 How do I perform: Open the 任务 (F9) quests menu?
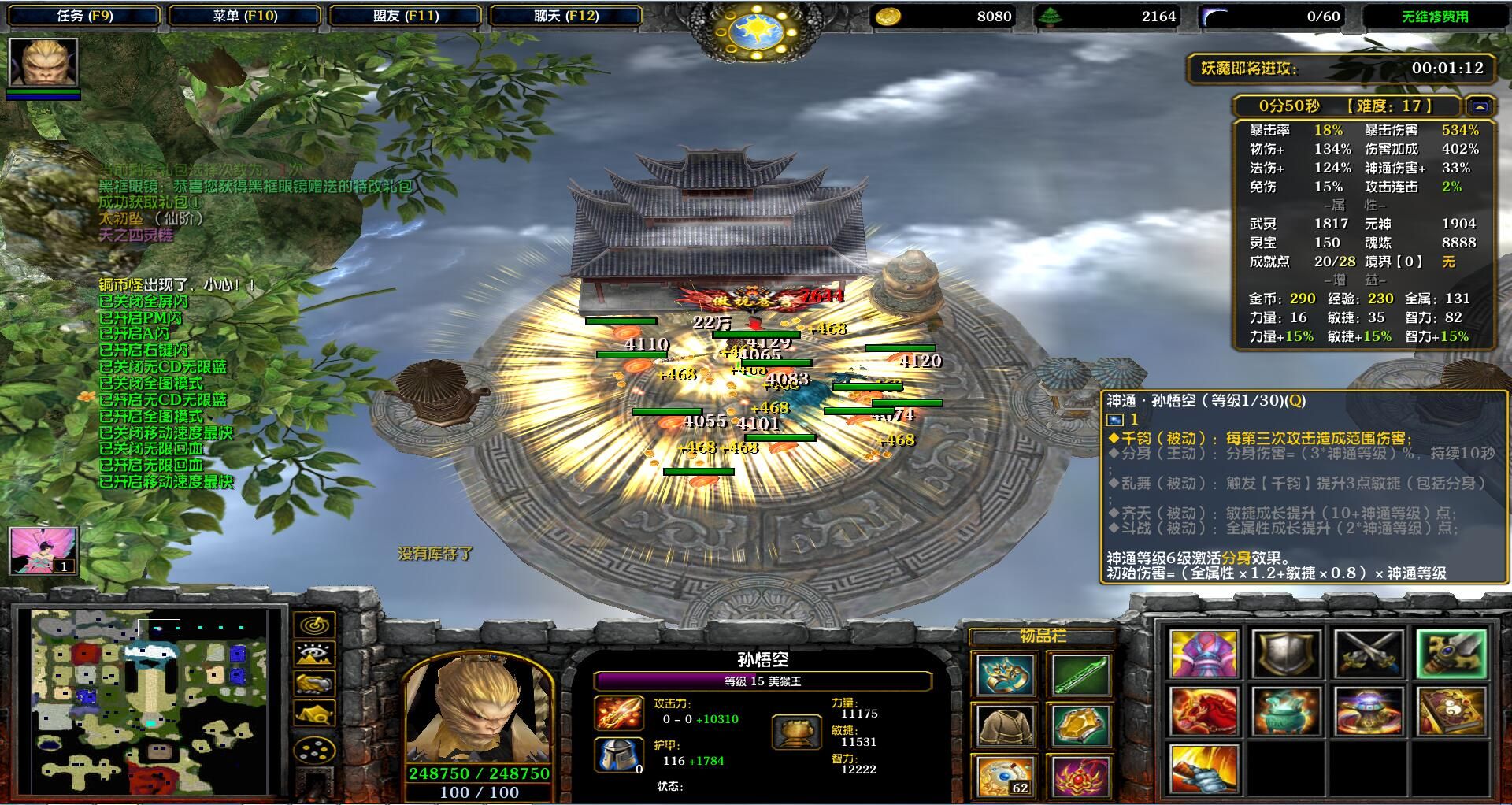(84, 16)
